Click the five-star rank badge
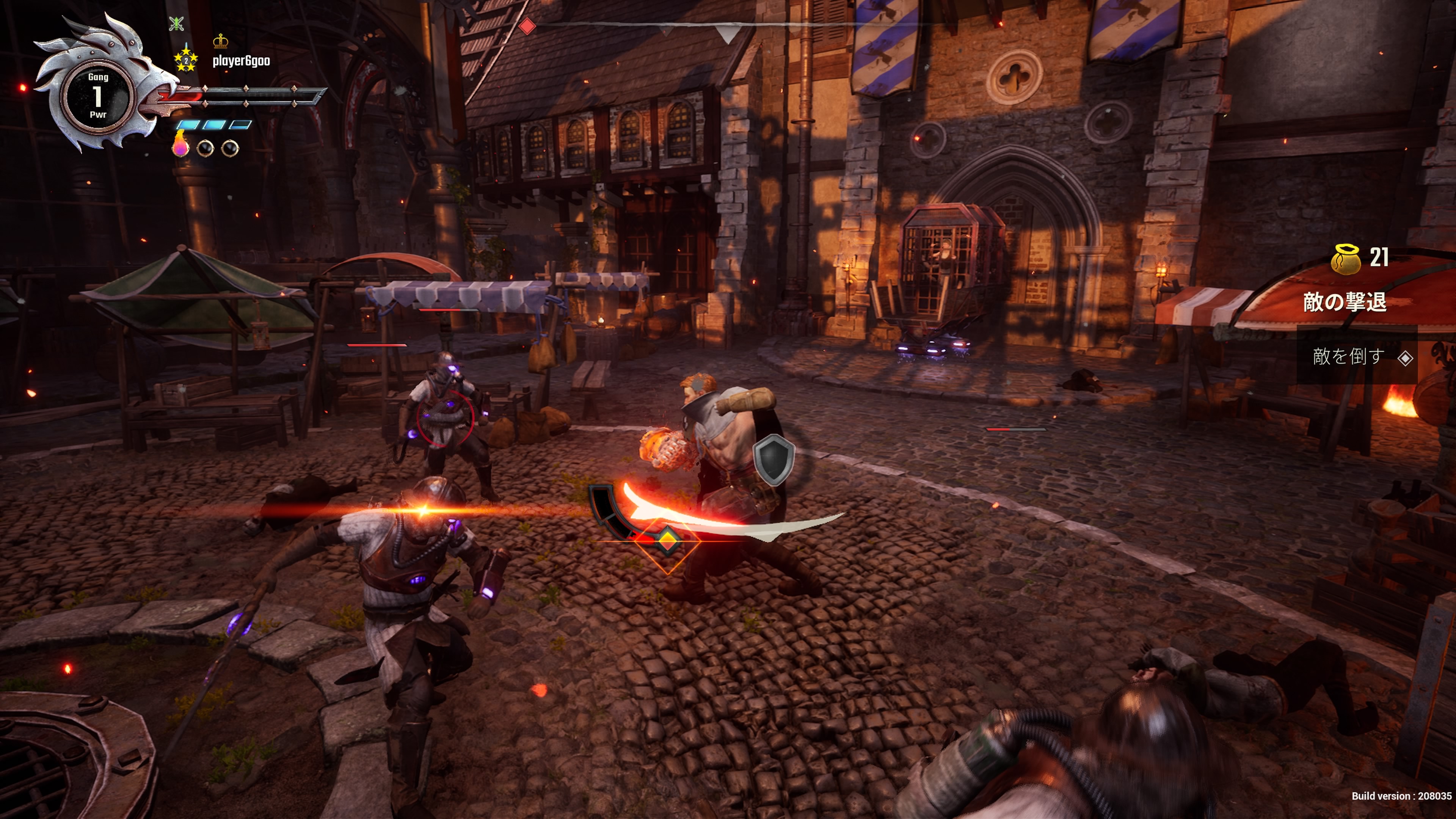1456x819 pixels. (x=186, y=60)
